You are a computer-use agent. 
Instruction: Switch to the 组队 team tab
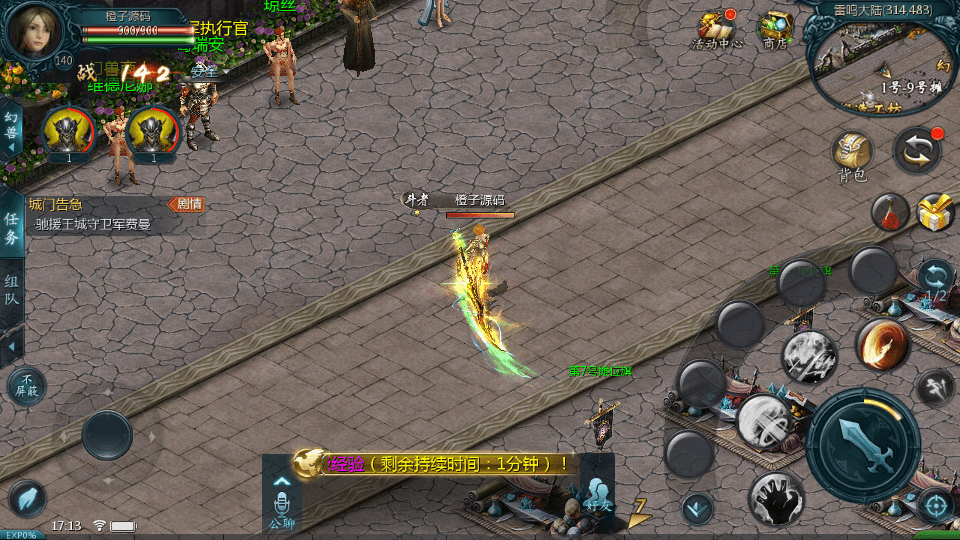[x=12, y=290]
